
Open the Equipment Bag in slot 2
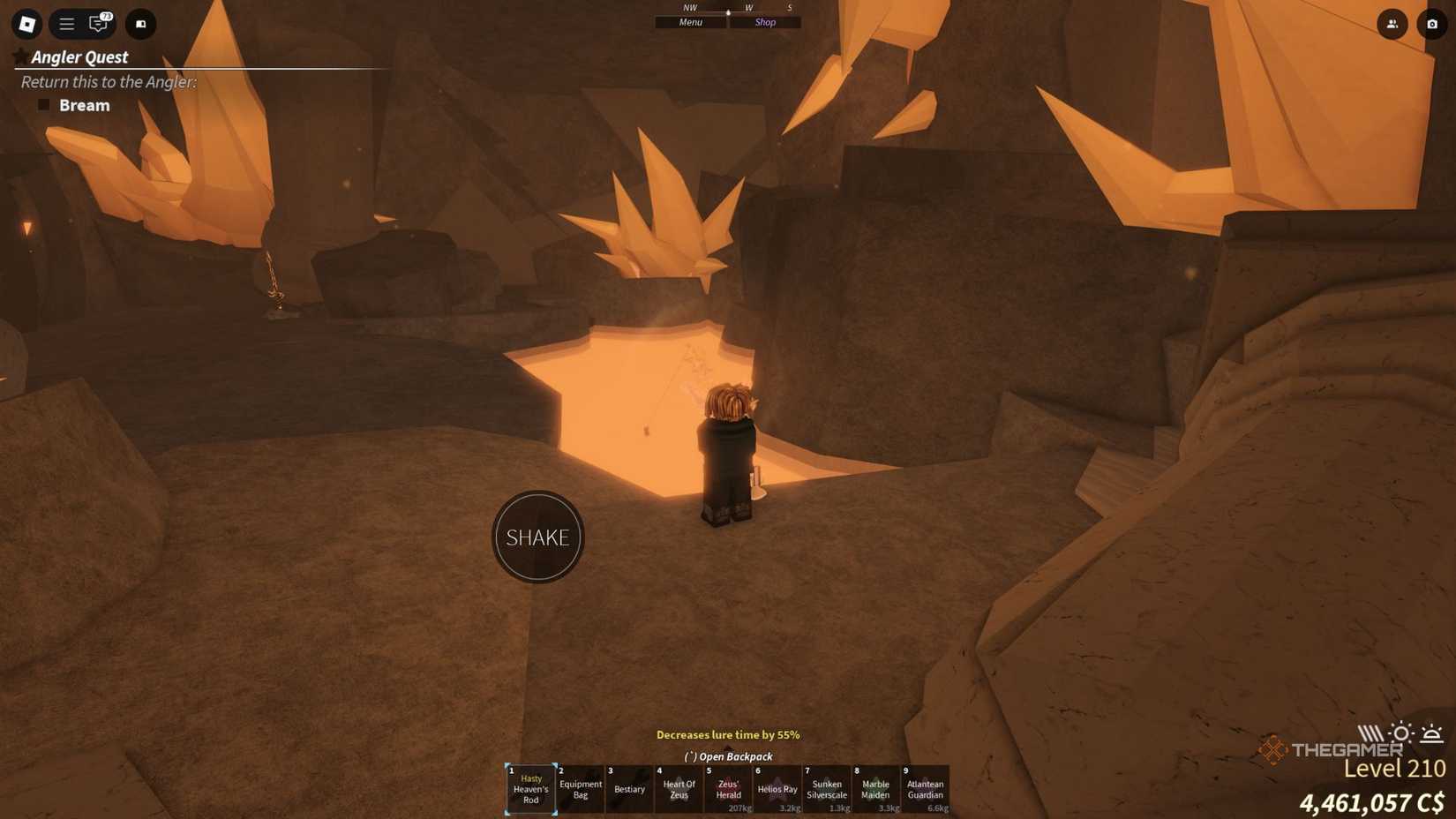[580, 789]
